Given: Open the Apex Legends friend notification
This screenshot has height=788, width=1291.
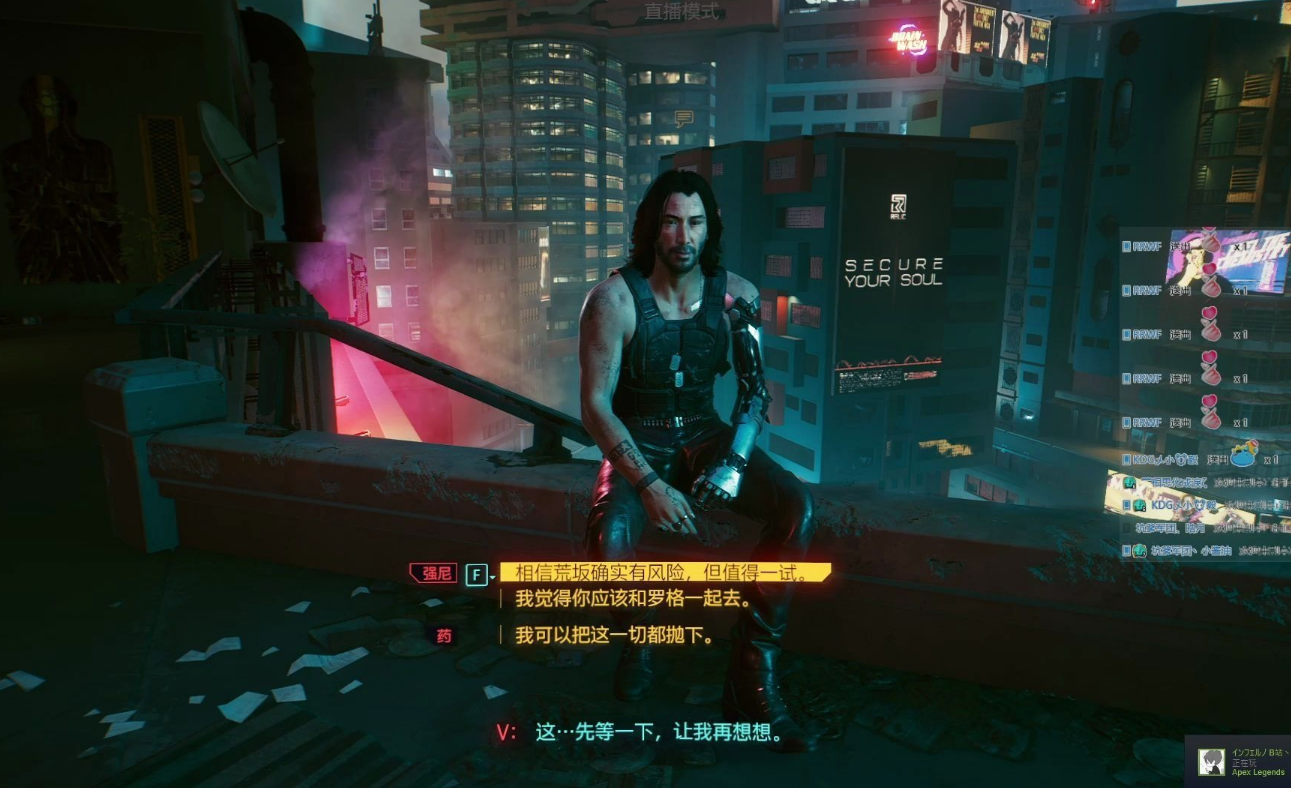Looking at the screenshot, I should tap(1240, 762).
